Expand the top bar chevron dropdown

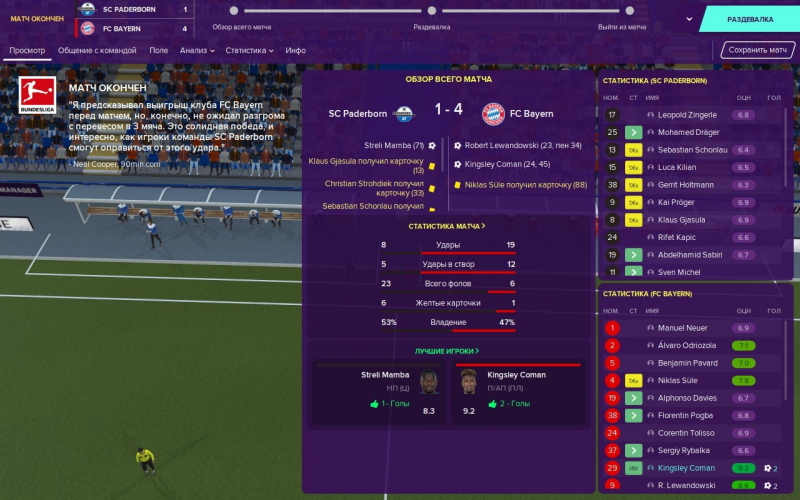click(689, 19)
